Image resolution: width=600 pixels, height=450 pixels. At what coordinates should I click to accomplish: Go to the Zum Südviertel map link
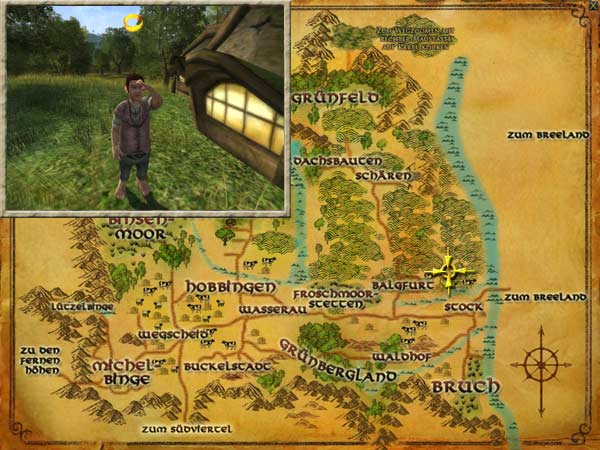click(187, 428)
